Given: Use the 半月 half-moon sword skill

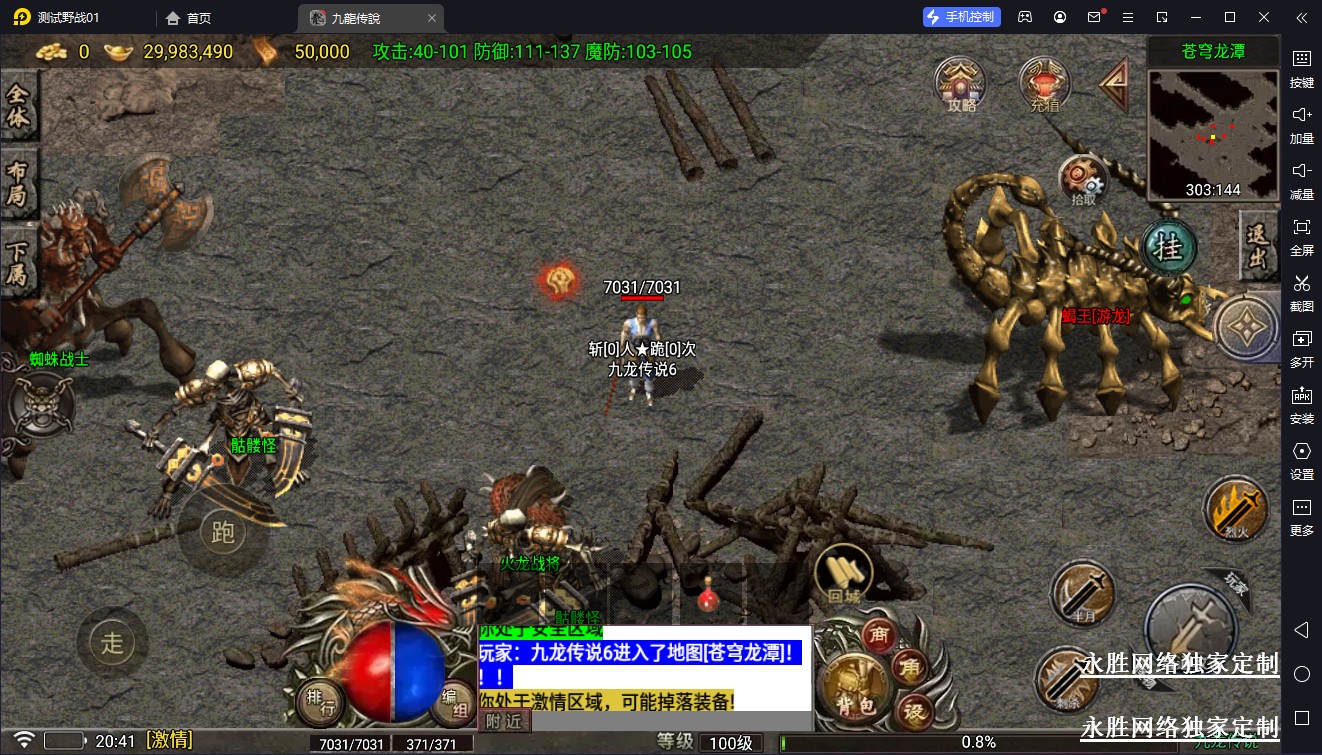Looking at the screenshot, I should tap(1082, 591).
